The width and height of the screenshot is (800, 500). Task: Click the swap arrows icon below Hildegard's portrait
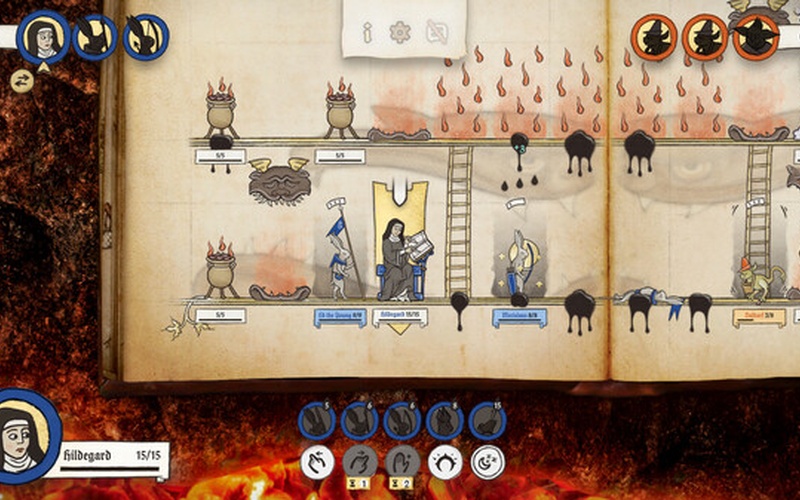[x=22, y=81]
